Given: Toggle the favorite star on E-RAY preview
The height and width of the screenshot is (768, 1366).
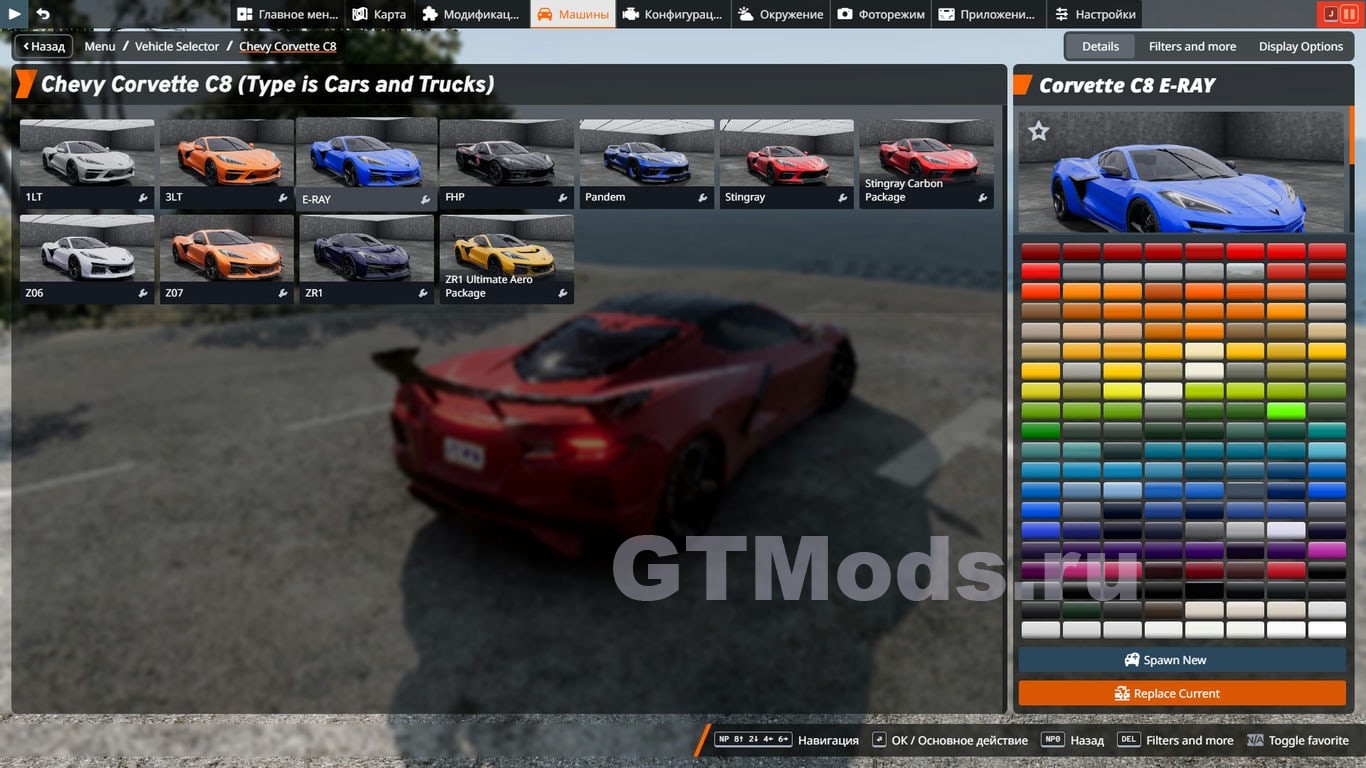Looking at the screenshot, I should click(x=1039, y=131).
